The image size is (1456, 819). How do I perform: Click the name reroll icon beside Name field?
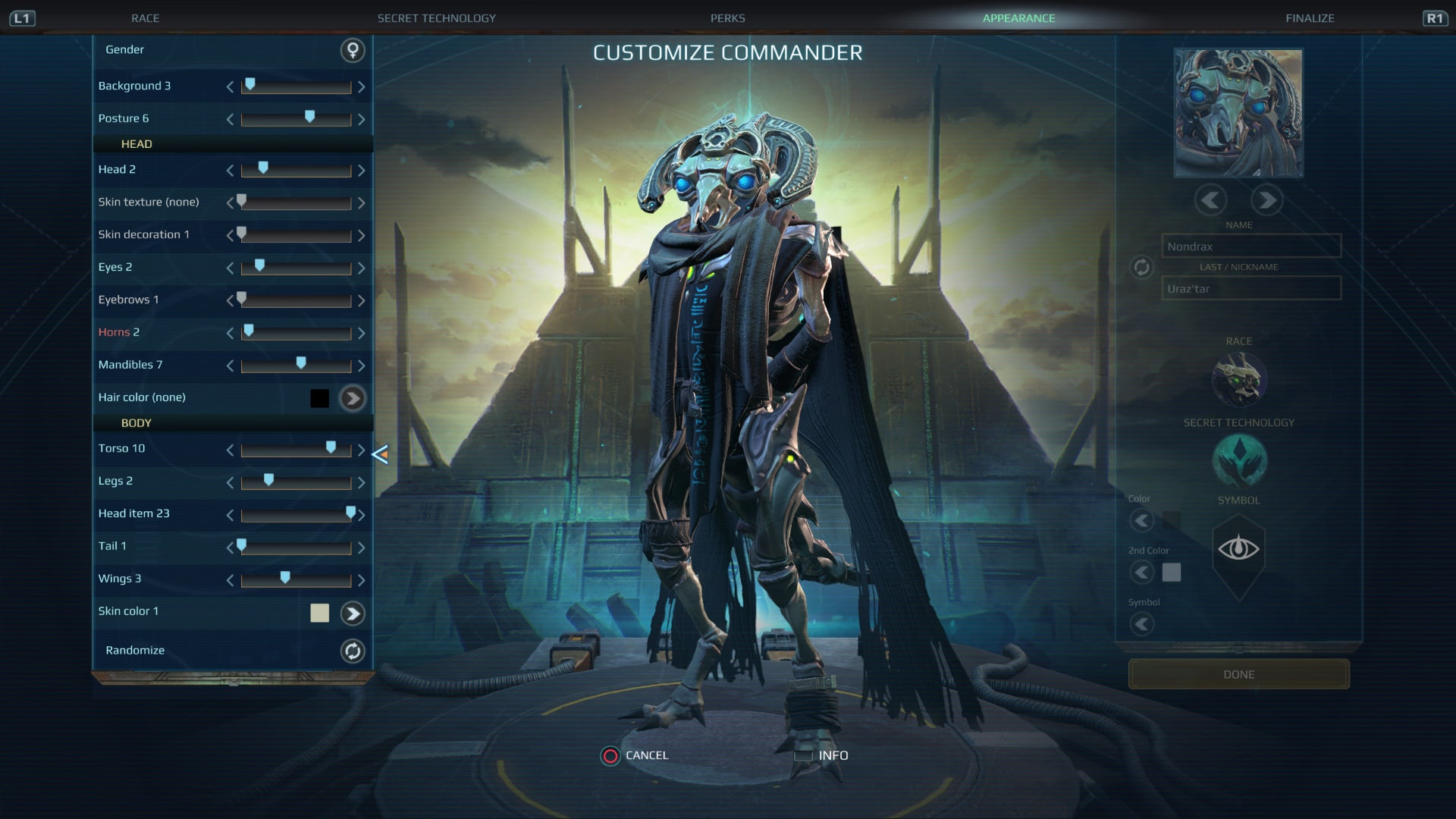[x=1140, y=267]
